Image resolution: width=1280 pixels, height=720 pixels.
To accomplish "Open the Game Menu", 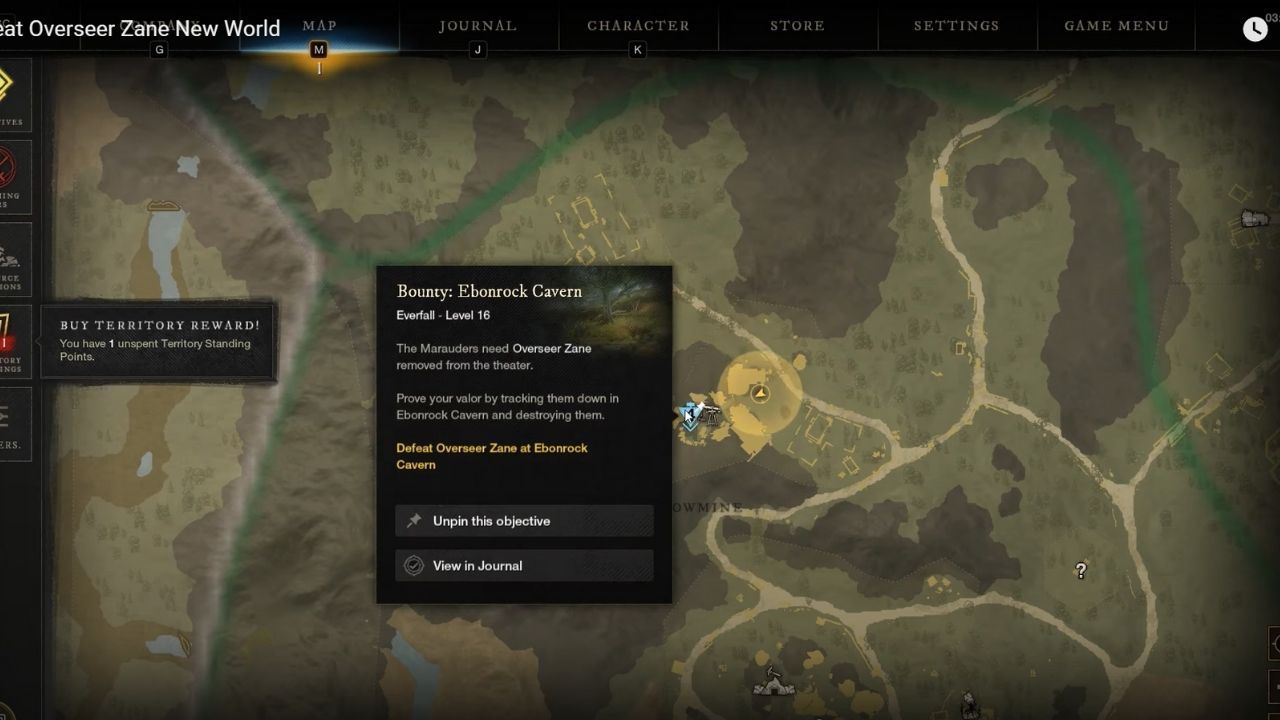I will point(1117,26).
